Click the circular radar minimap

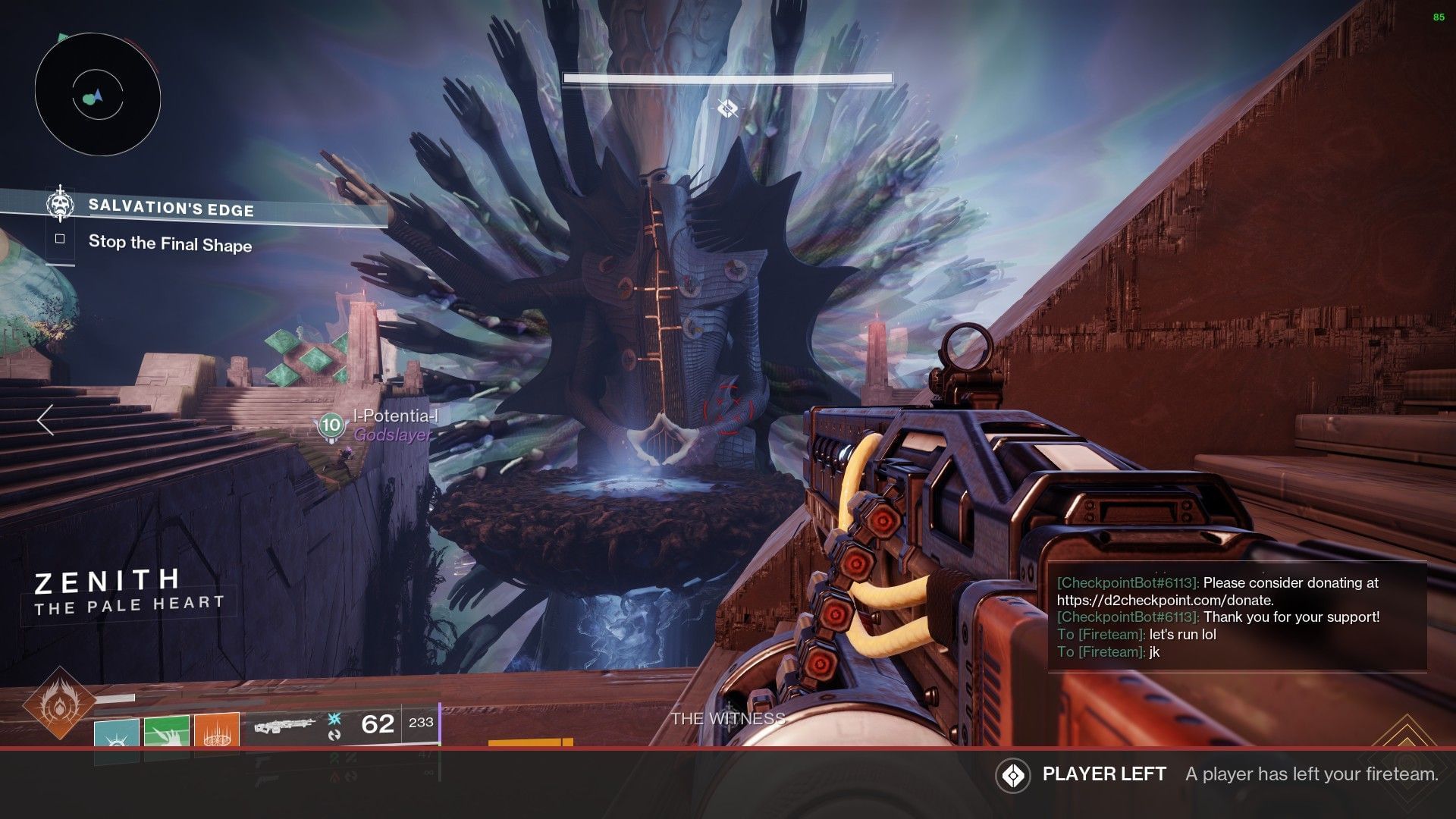click(x=98, y=96)
